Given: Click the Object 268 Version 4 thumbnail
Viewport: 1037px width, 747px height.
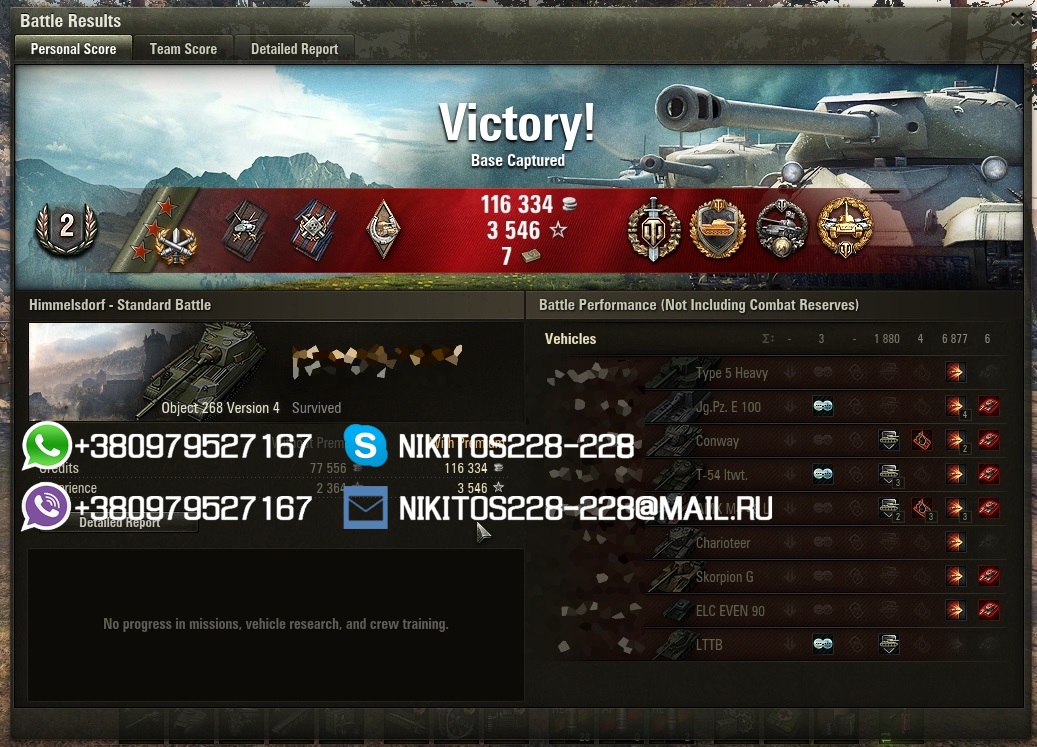Looking at the screenshot, I should [150, 371].
